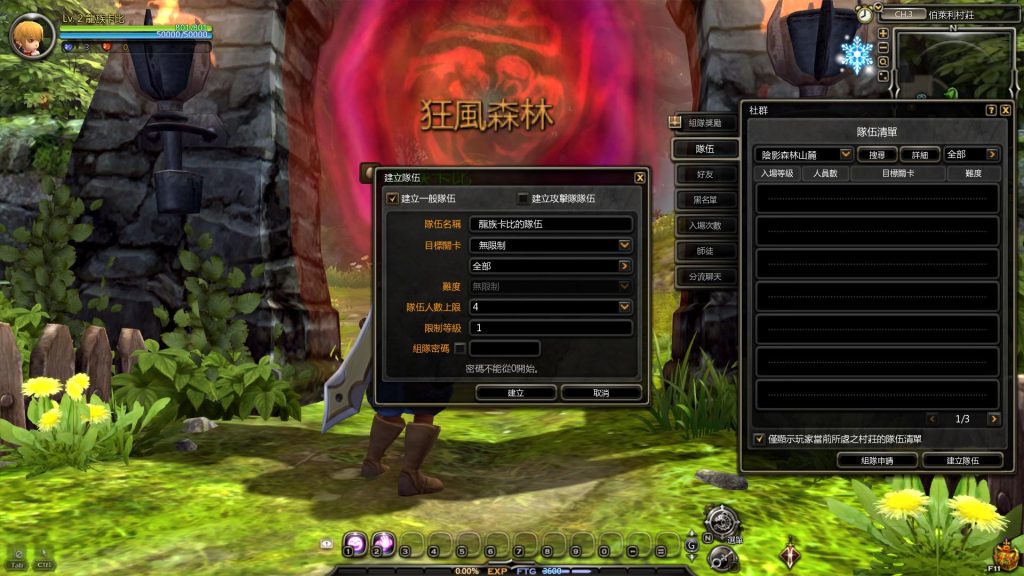1024x576 pixels.
Task: Open the 目標關卡 dropdown
Action: [625, 245]
